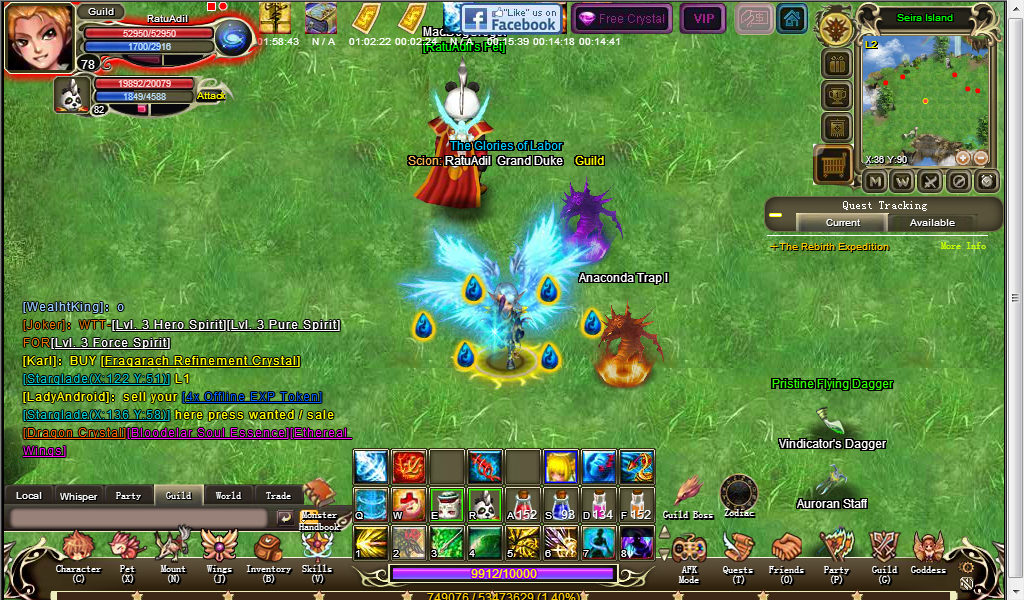Open the Goddess menu
Image resolution: width=1024 pixels, height=600 pixels.
(x=928, y=551)
